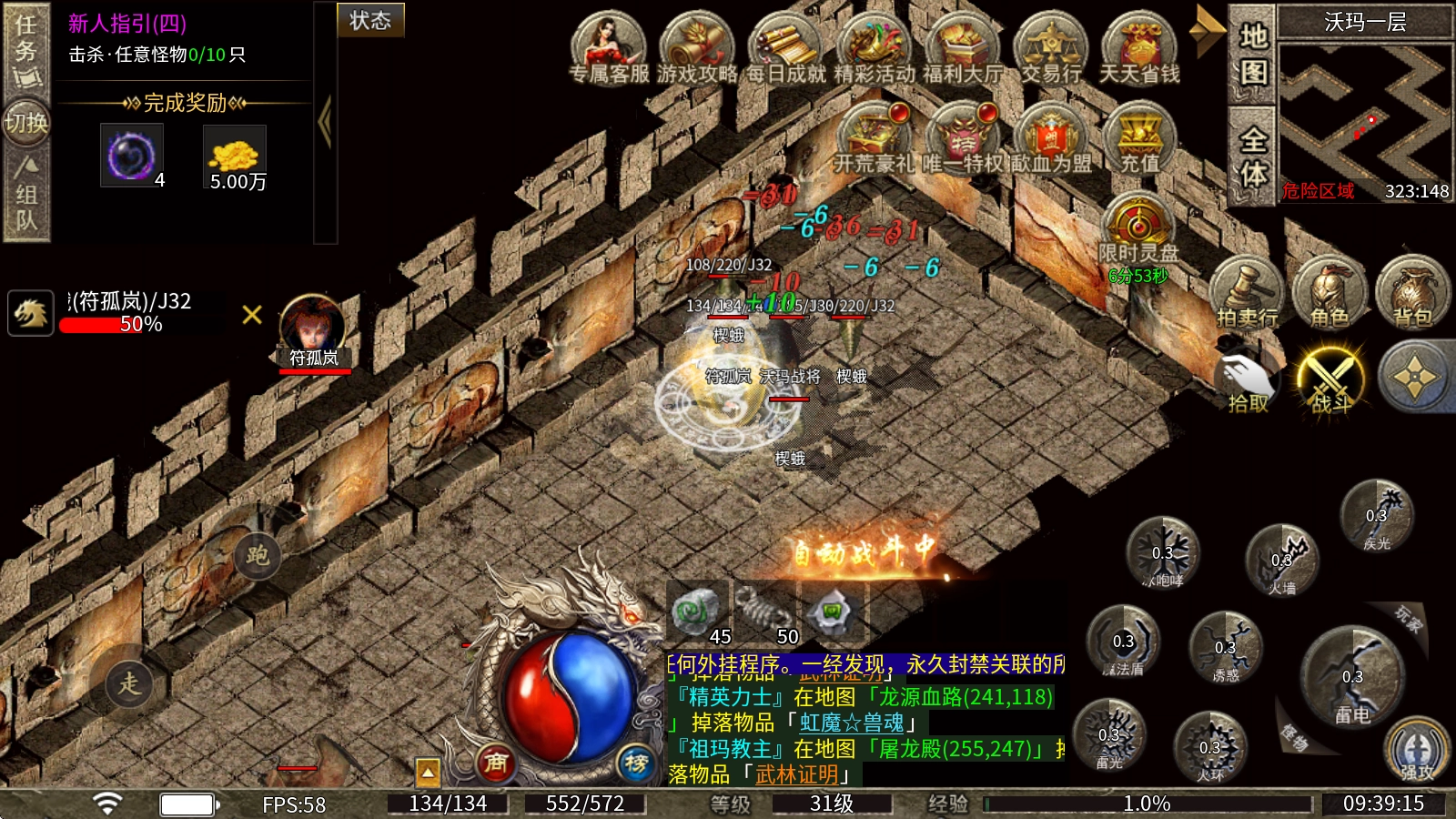Cast the 雷电 lightning skill

coord(1352,678)
